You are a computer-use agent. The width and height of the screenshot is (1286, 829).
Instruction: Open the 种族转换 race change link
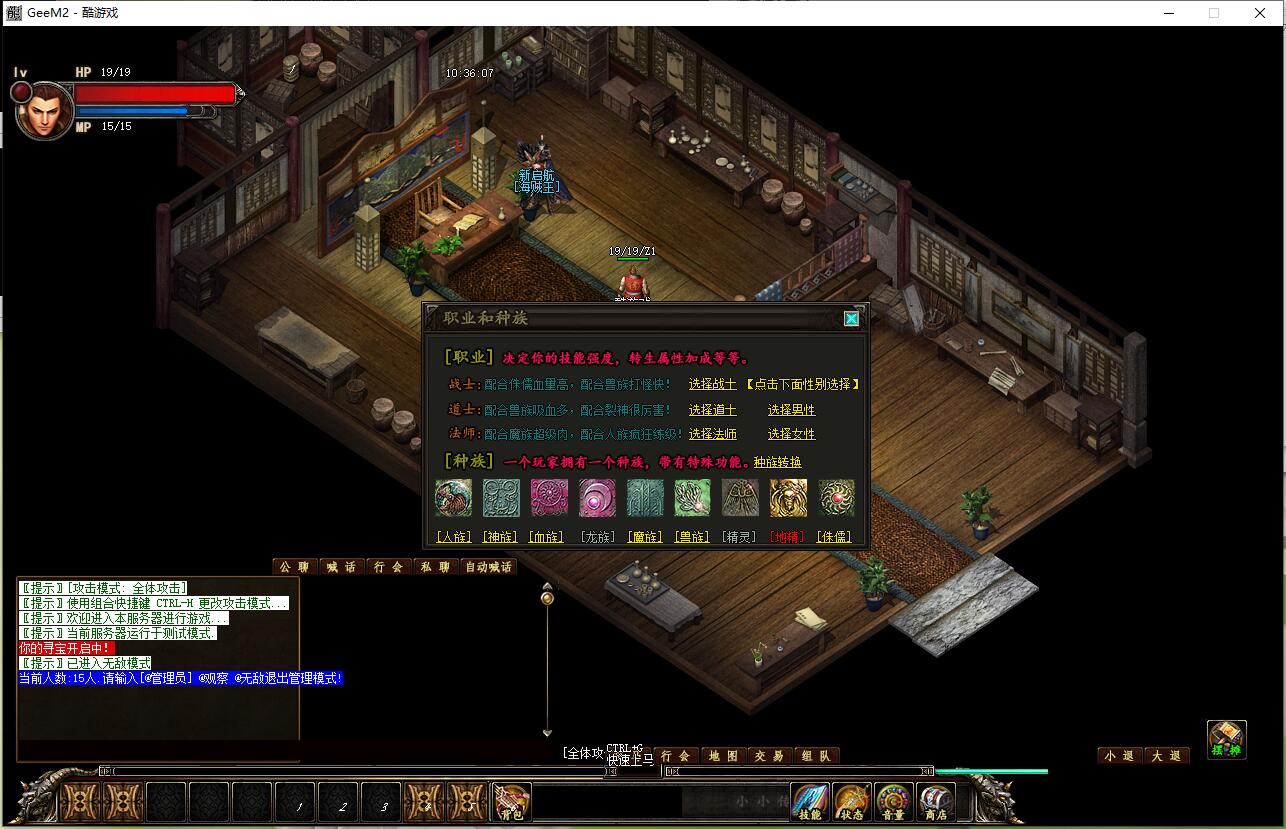coord(777,462)
